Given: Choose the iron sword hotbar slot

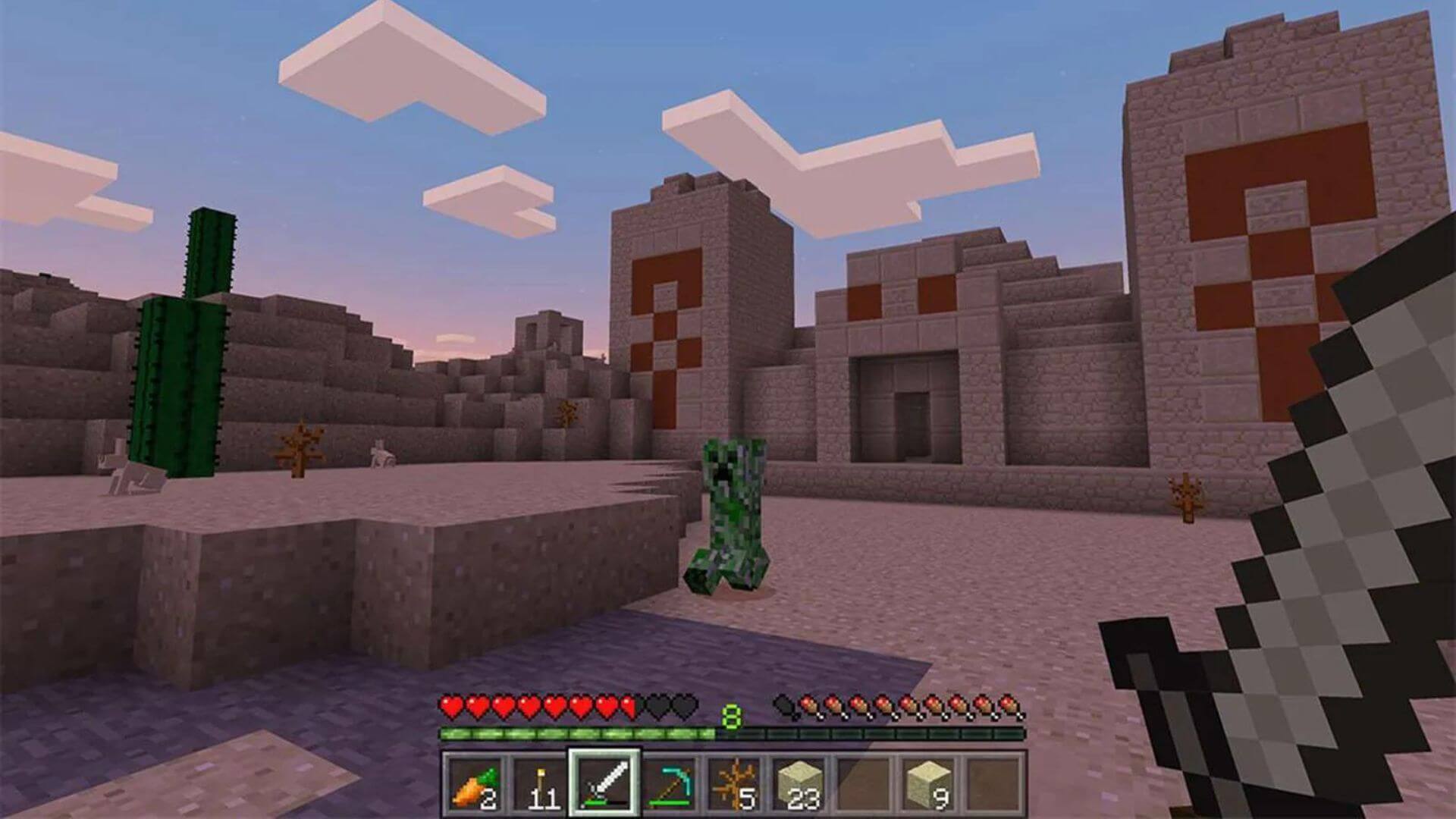Looking at the screenshot, I should 604,783.
